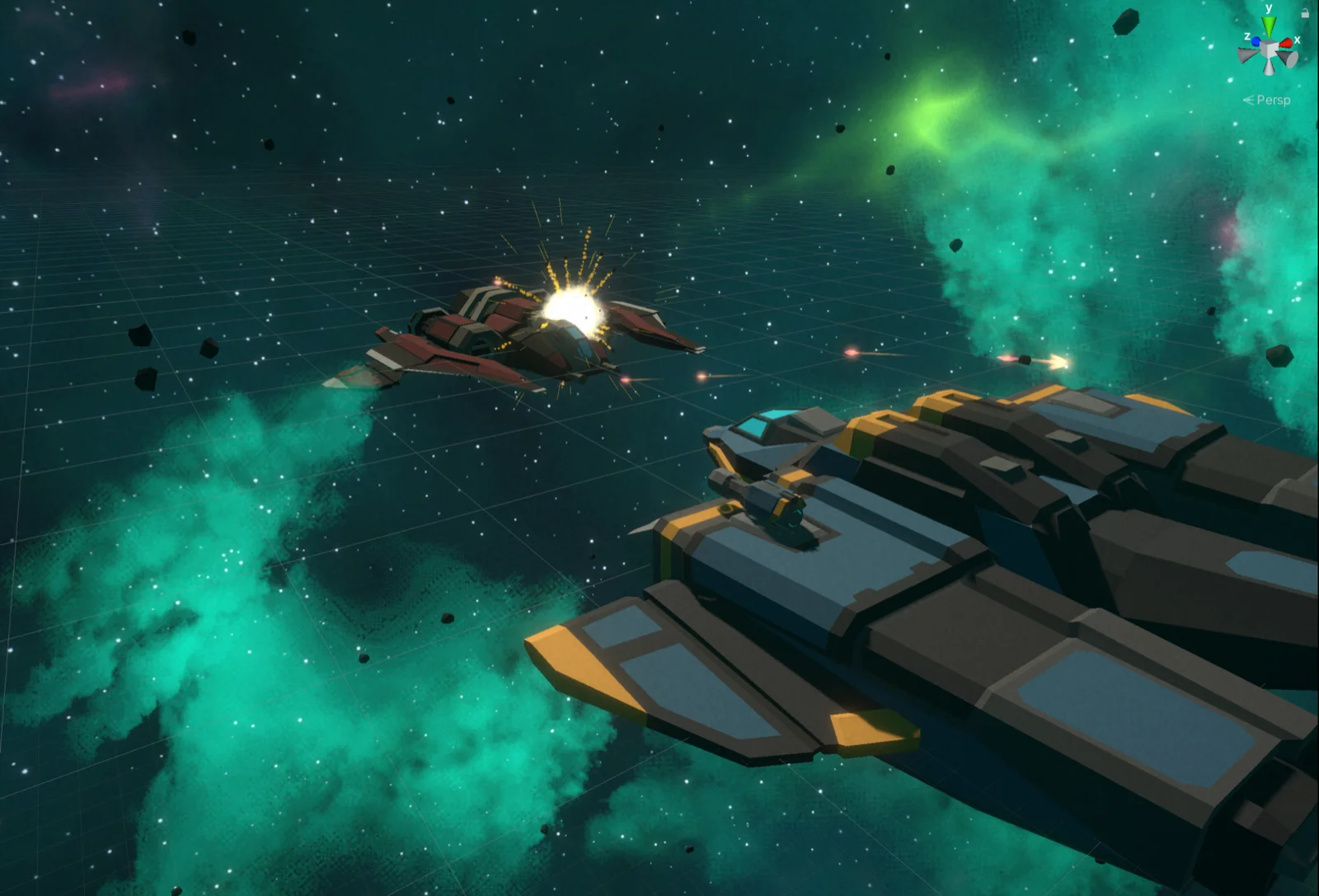The image size is (1319, 896).
Task: Switch projection by clicking the Persp label
Action: [x=1274, y=100]
